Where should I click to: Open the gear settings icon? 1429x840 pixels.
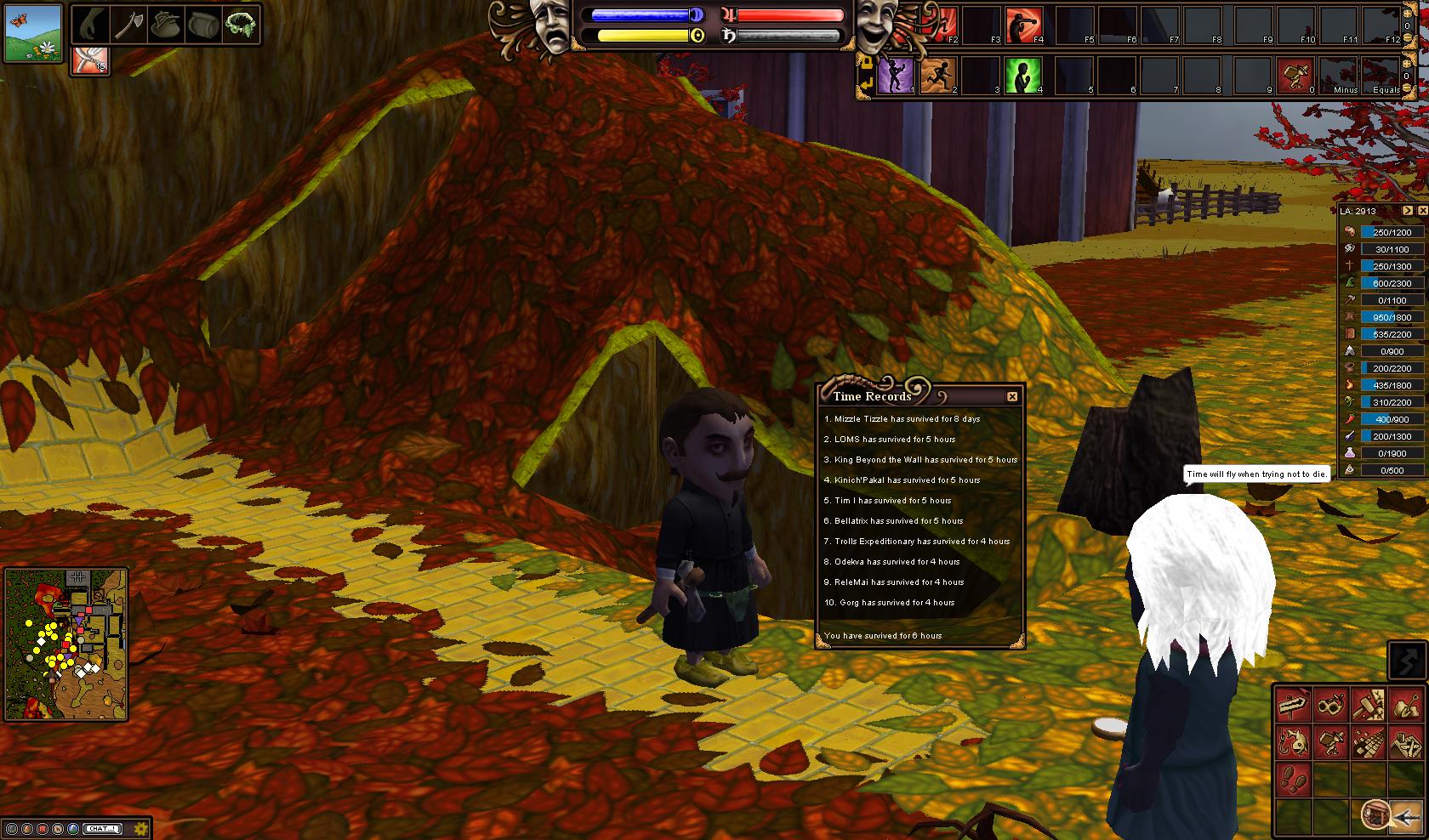(x=141, y=828)
